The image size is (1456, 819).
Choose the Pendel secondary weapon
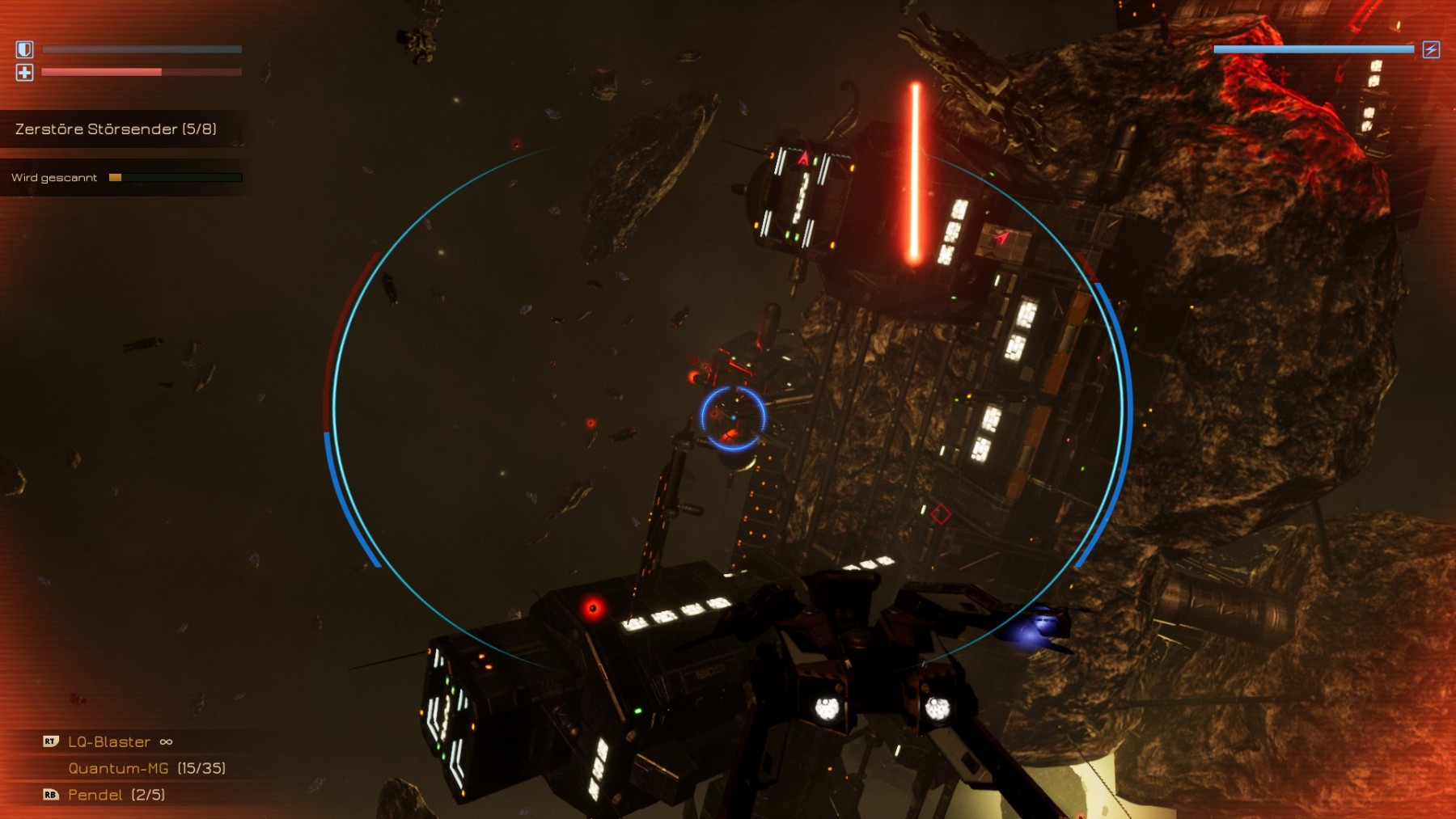click(x=95, y=795)
